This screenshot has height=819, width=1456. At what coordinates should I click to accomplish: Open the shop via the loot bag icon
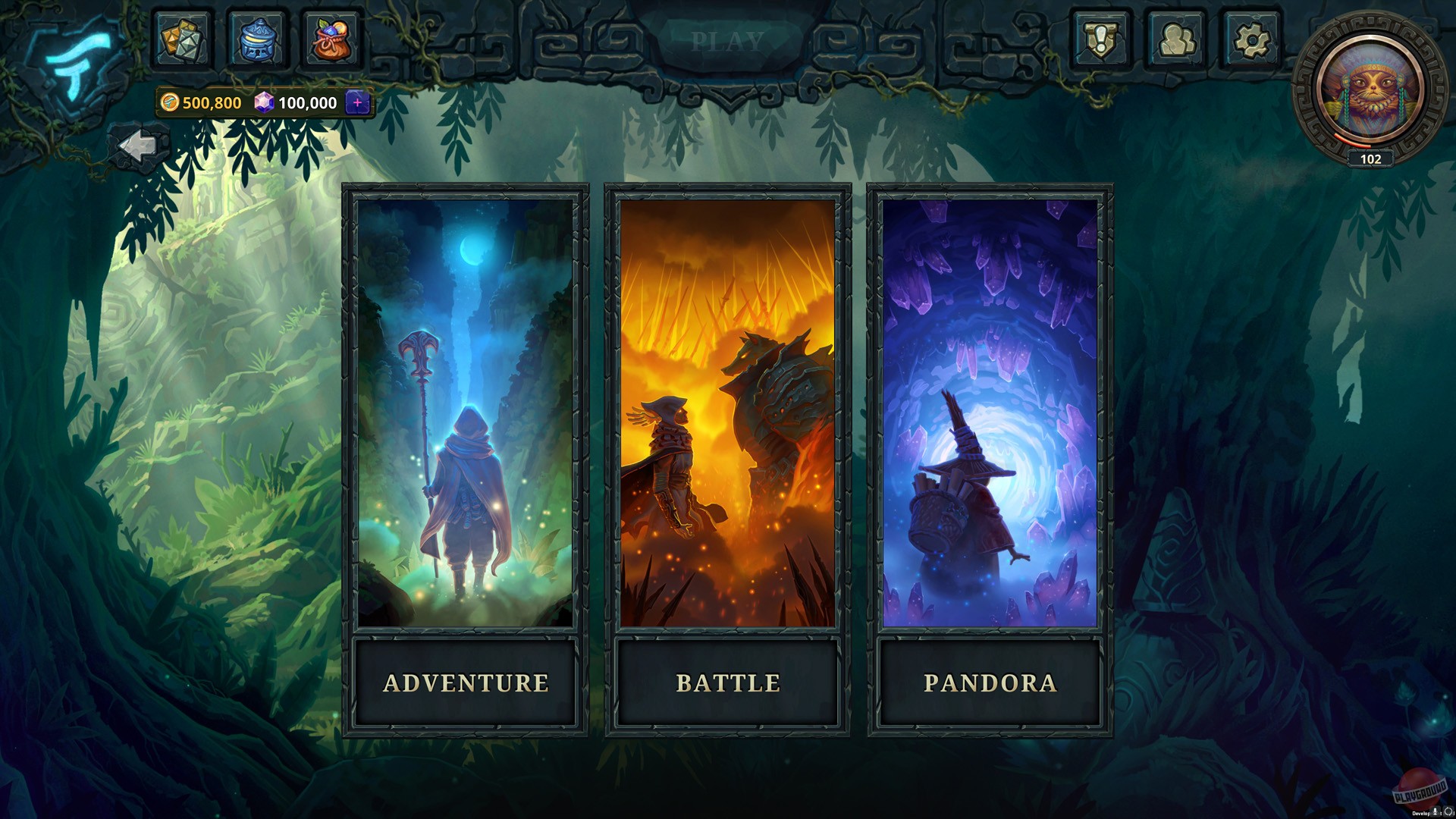[332, 39]
